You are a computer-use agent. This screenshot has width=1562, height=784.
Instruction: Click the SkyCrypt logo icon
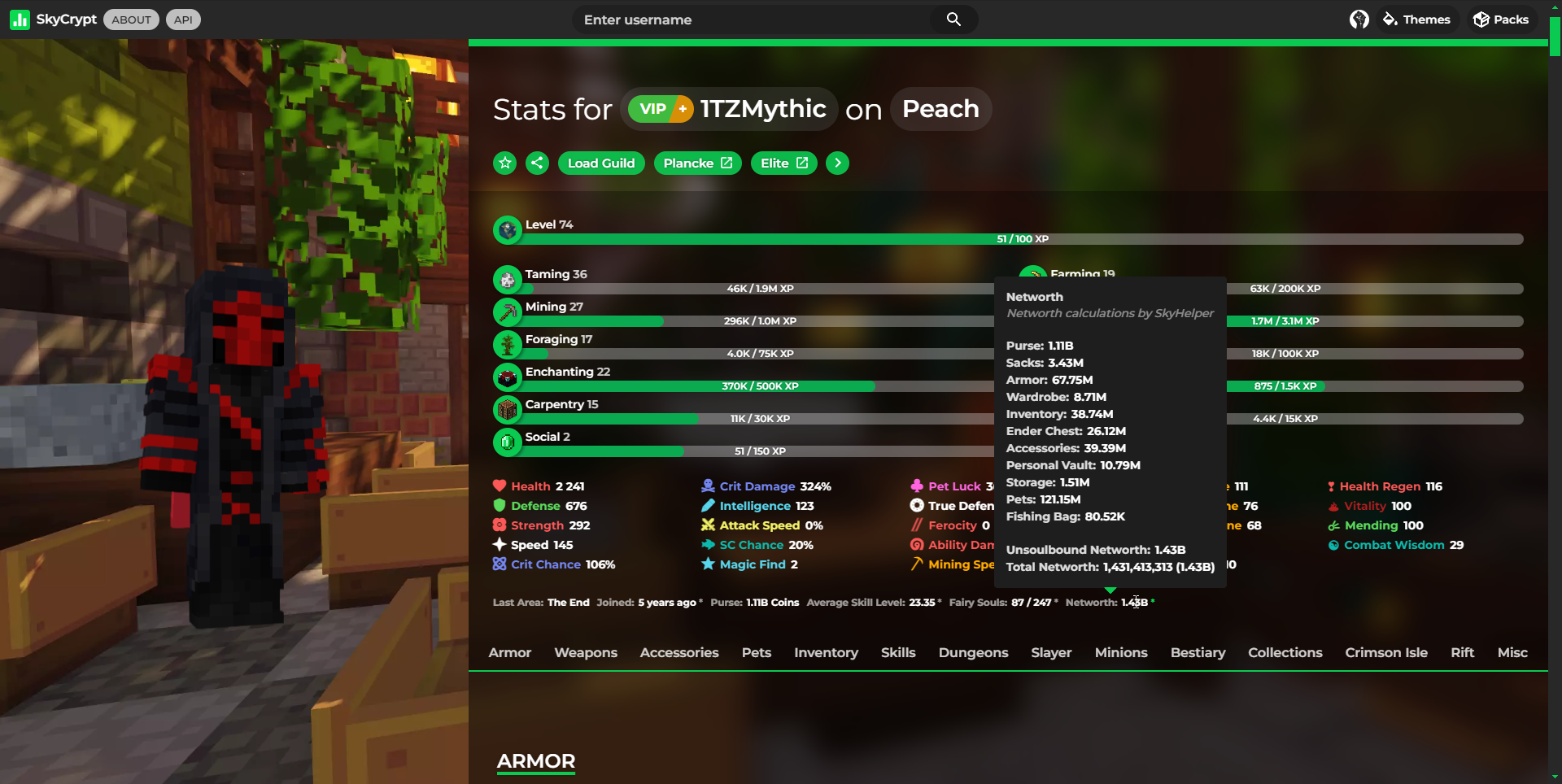20,19
